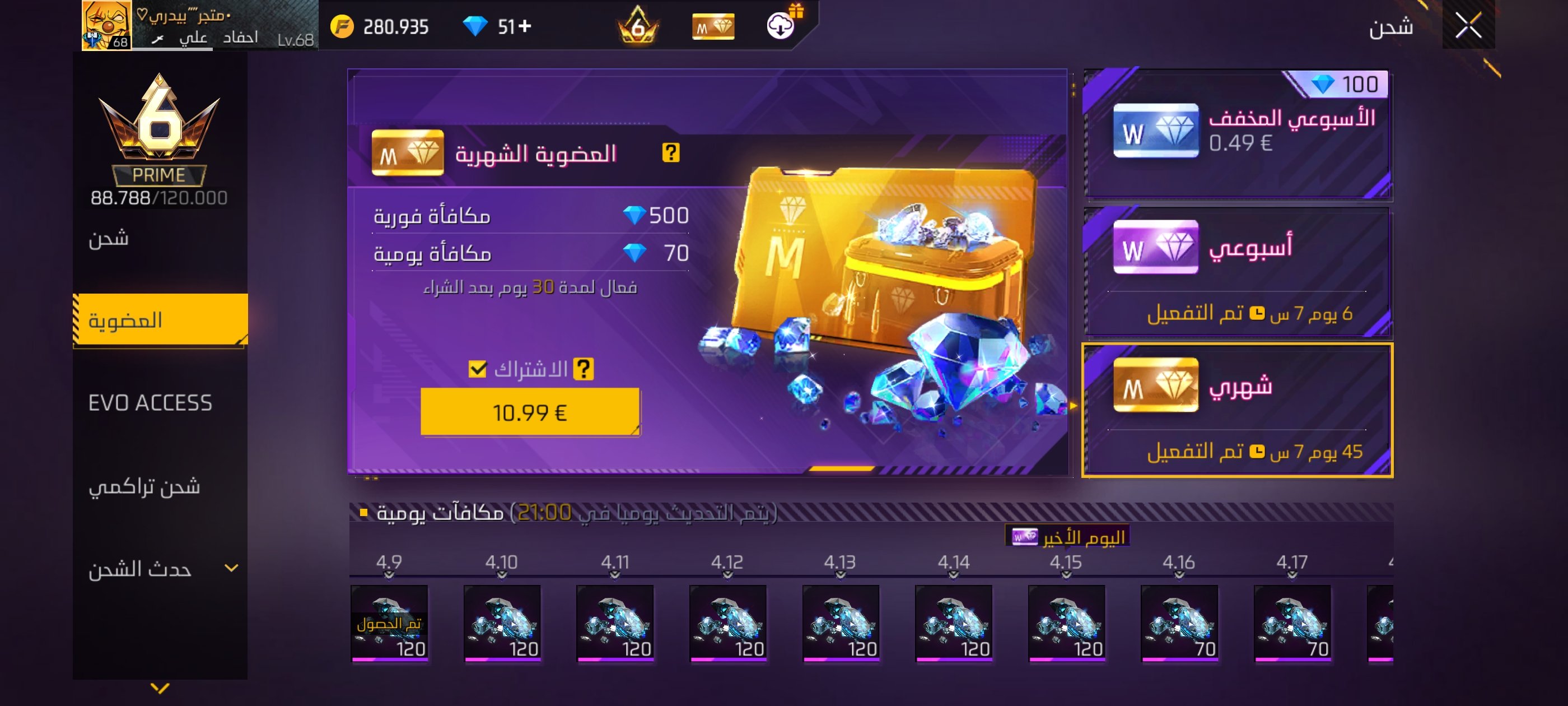The width and height of the screenshot is (1568, 706).
Task: Click the gold M membership icon in top bar
Action: [x=713, y=27]
